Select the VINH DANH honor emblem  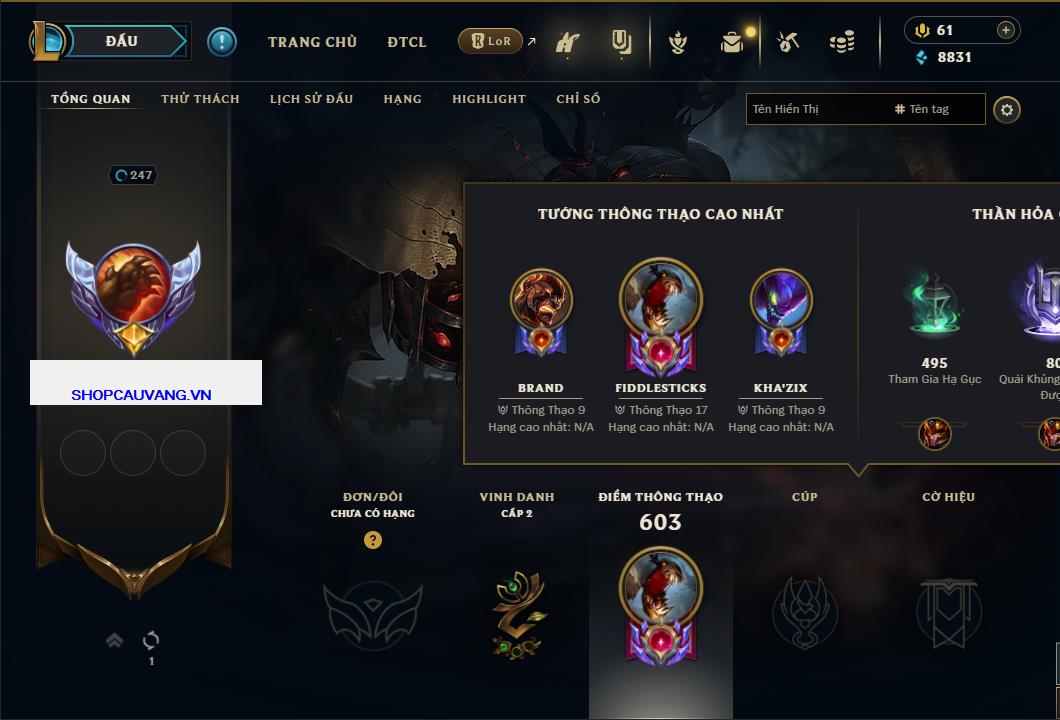(517, 613)
